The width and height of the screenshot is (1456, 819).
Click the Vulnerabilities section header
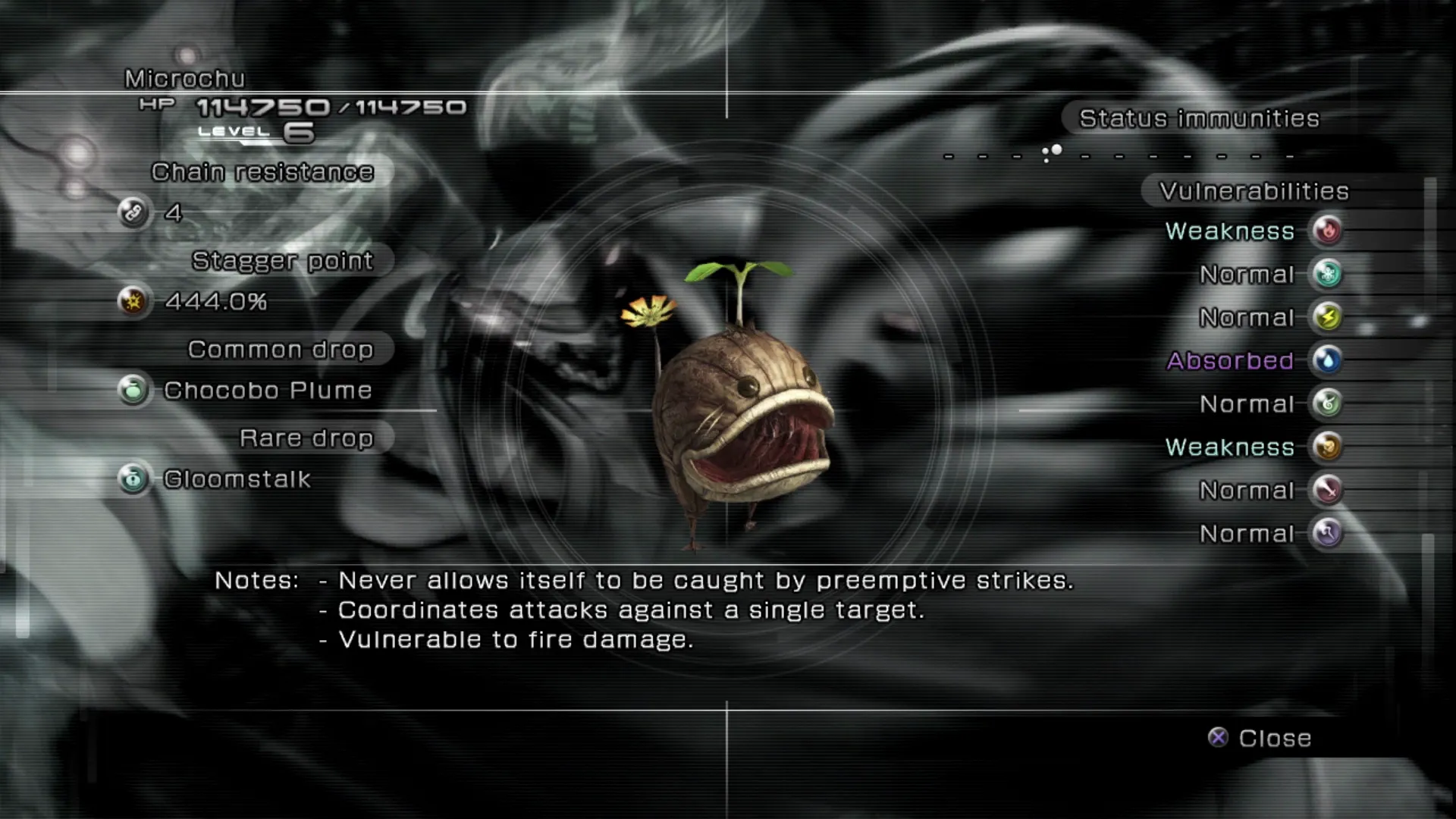[1254, 191]
